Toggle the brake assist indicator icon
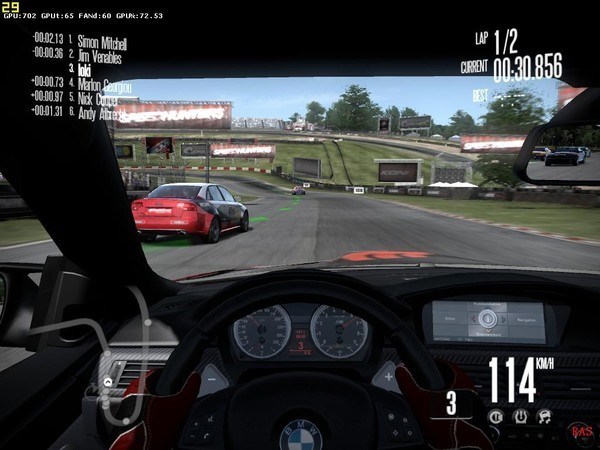This screenshot has height=450, width=600. click(x=496, y=416)
